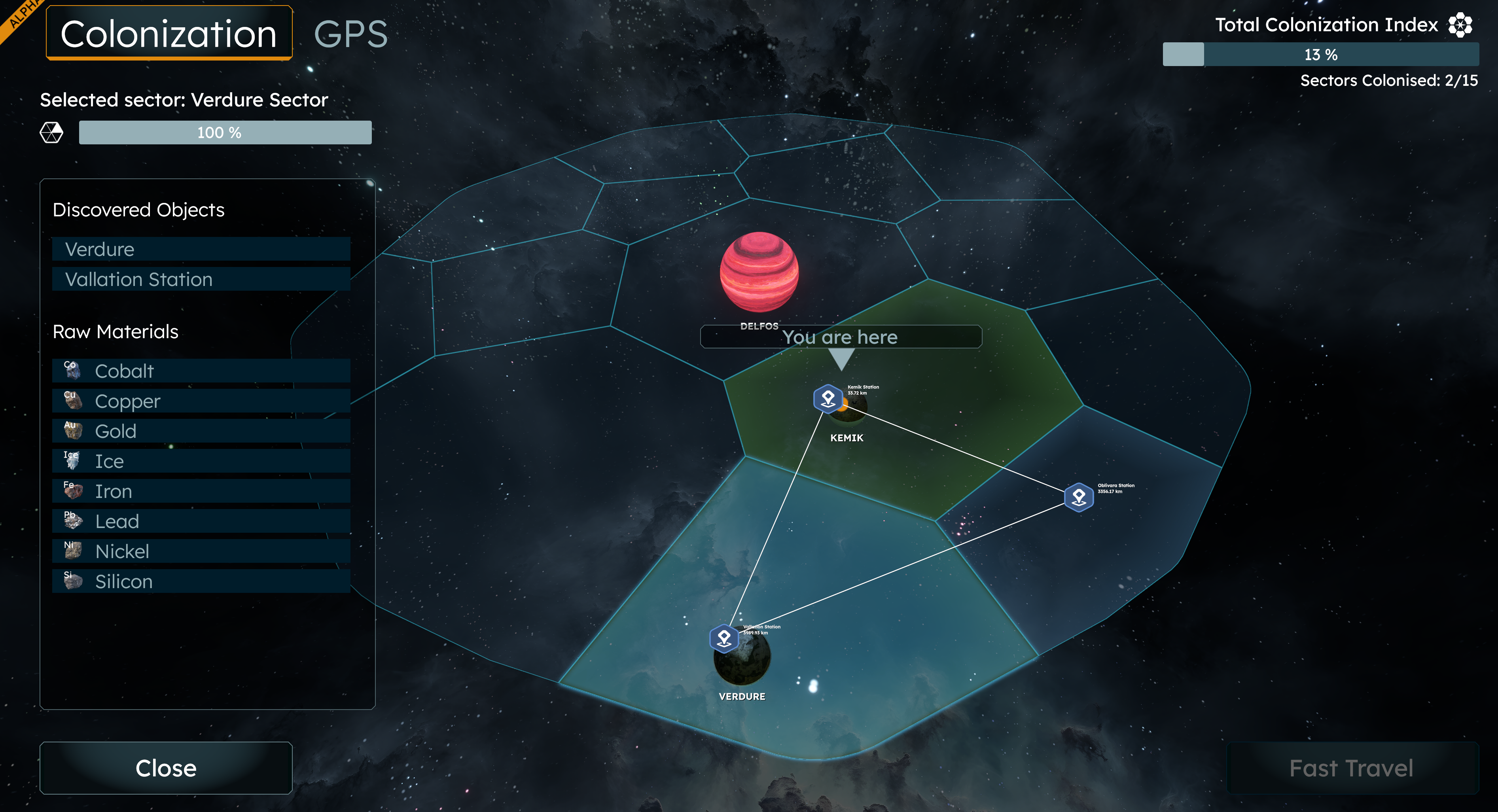Select the Silicon raw material

point(201,582)
